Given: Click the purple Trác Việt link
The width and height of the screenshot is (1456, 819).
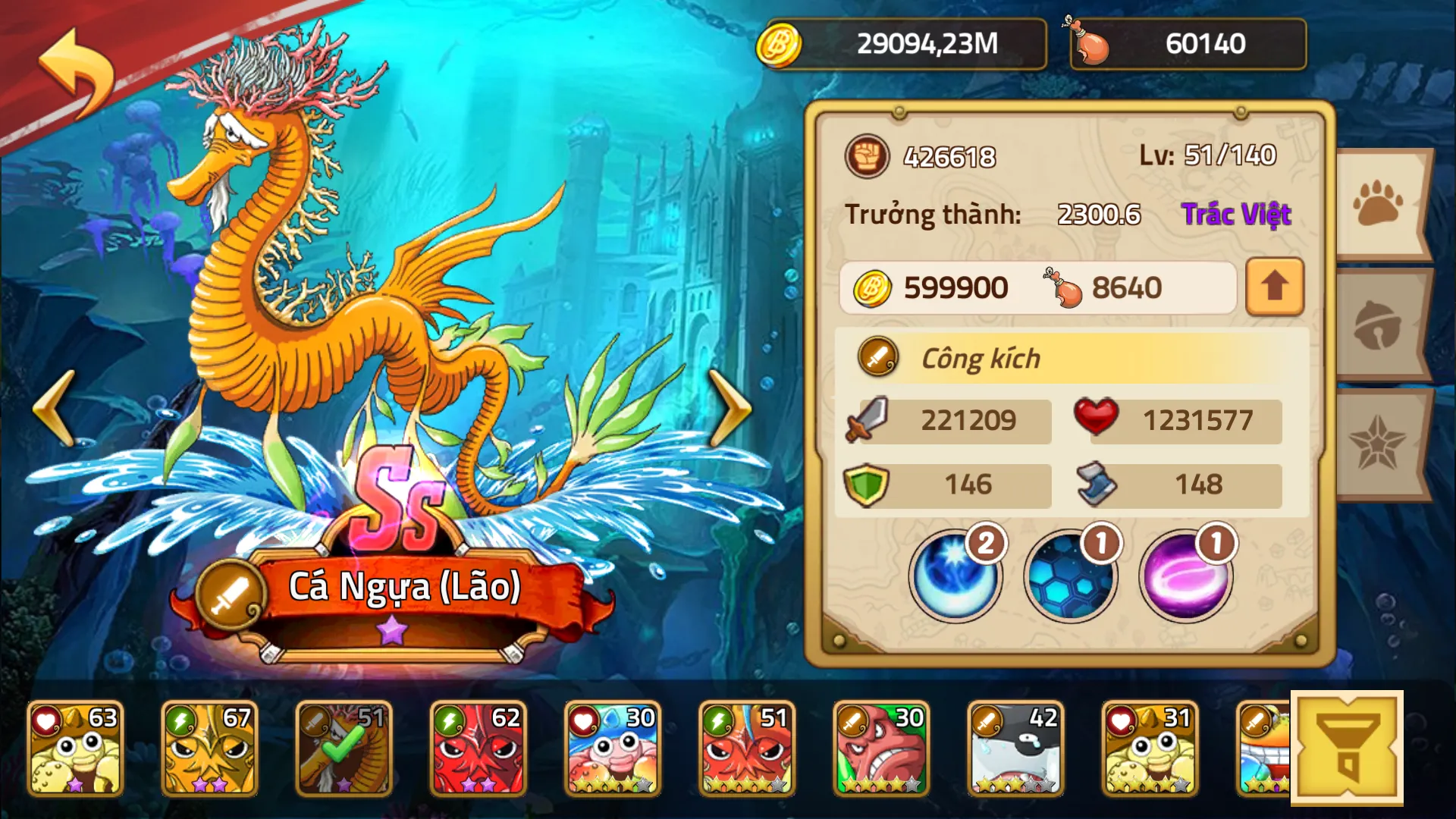Looking at the screenshot, I should click(1237, 214).
